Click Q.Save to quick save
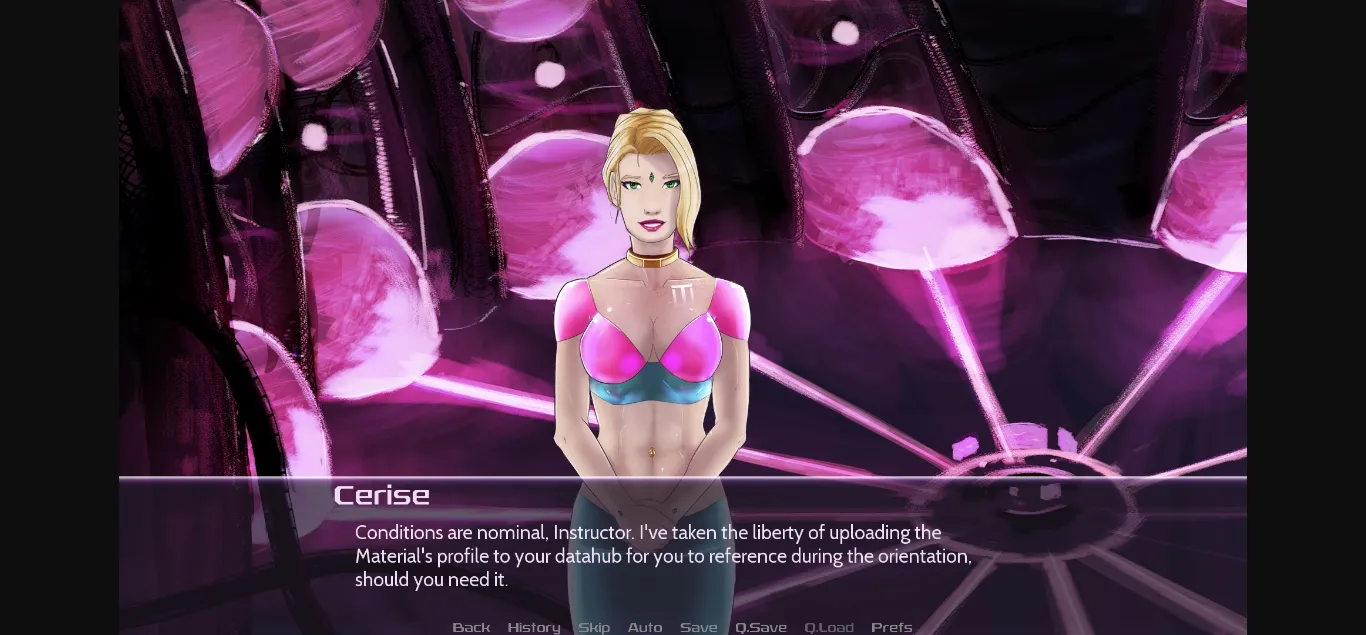The height and width of the screenshot is (635, 1366). (x=761, y=627)
